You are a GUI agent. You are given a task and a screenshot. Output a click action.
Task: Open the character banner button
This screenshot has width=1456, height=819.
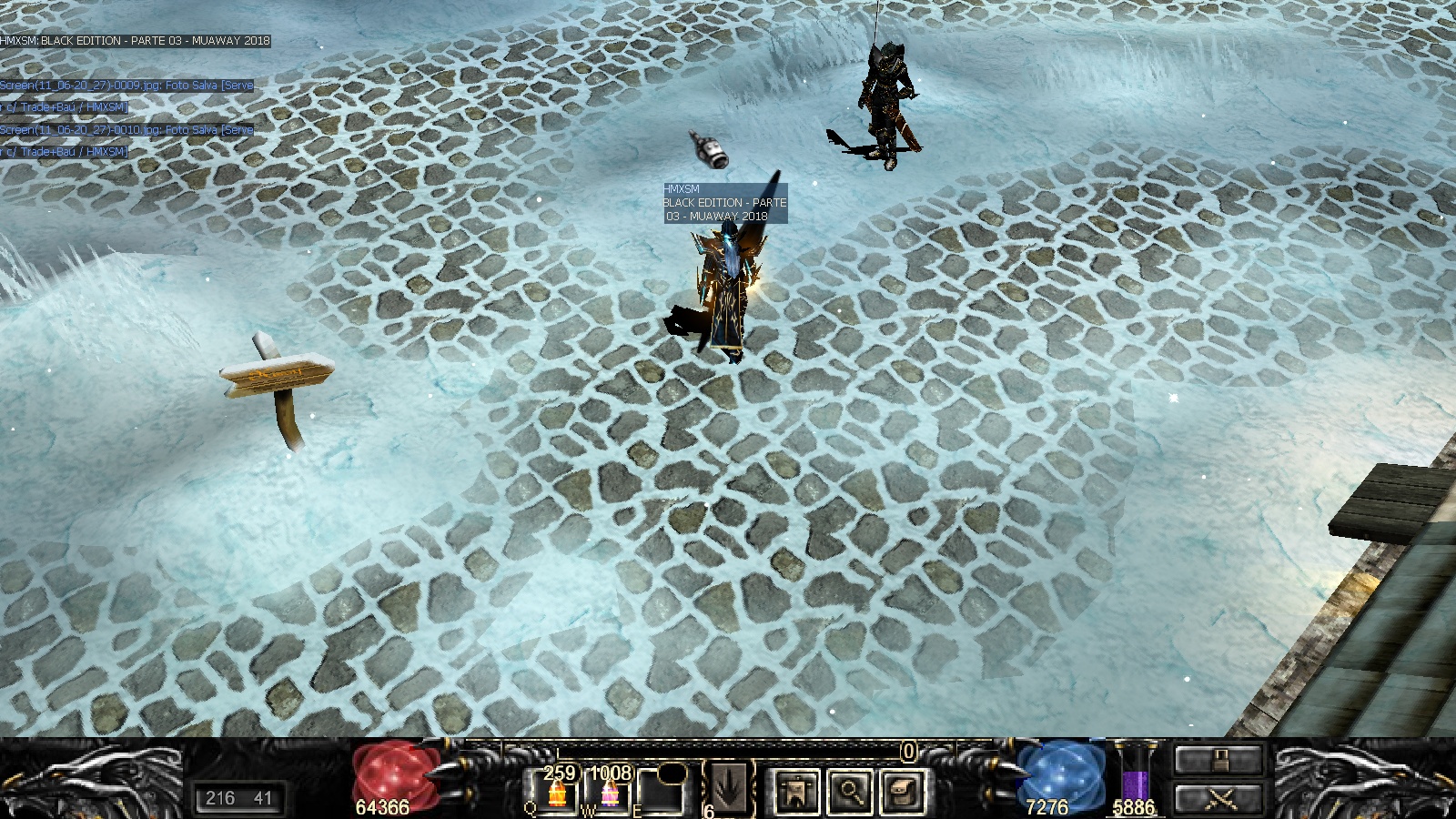[797, 791]
